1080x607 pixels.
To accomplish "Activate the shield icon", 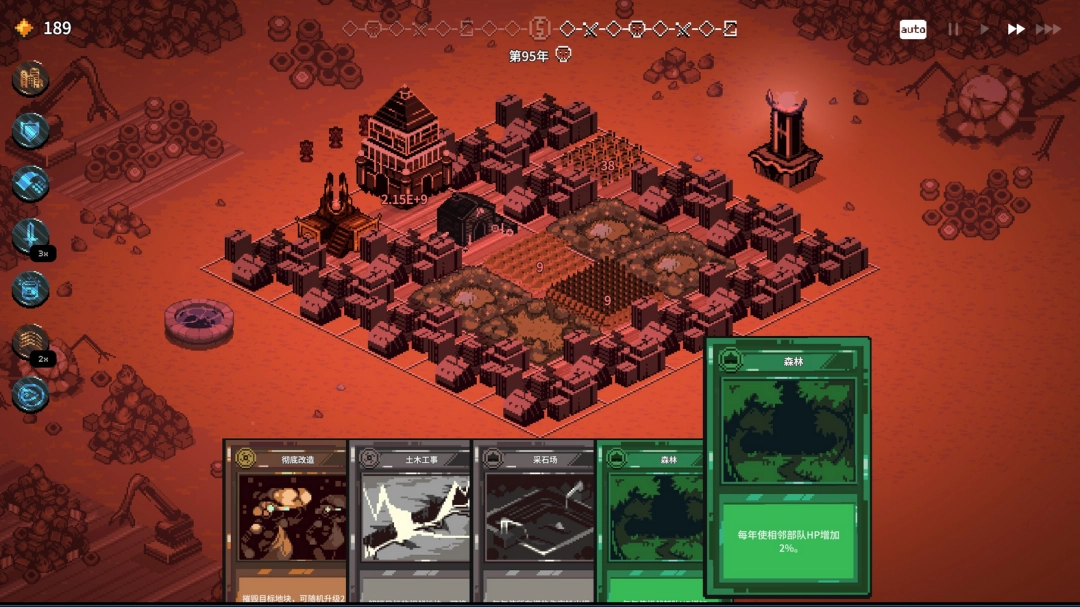I will pyautogui.click(x=31, y=131).
